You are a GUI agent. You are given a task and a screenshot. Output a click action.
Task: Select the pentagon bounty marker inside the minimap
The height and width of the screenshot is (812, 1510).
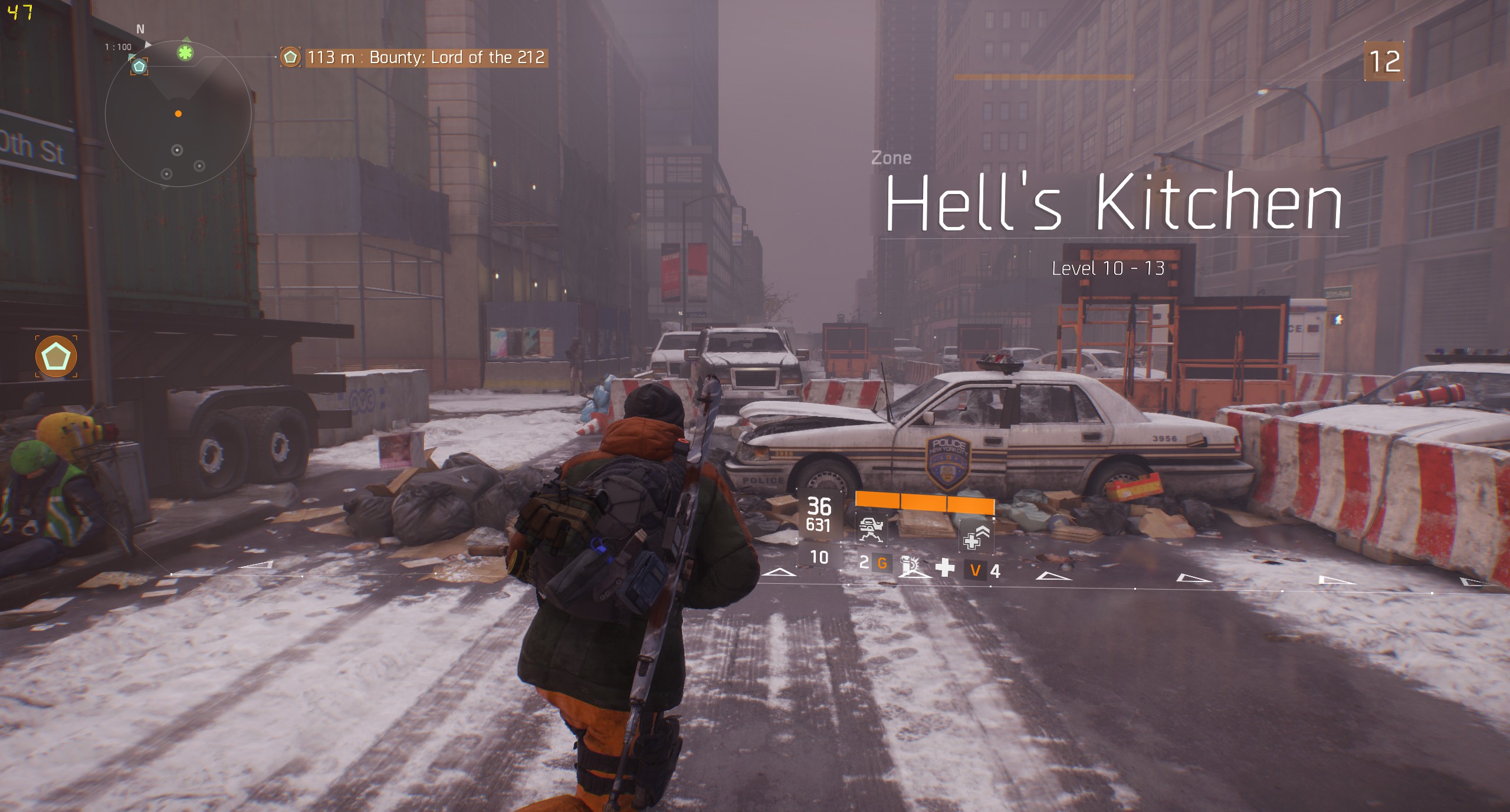point(139,66)
